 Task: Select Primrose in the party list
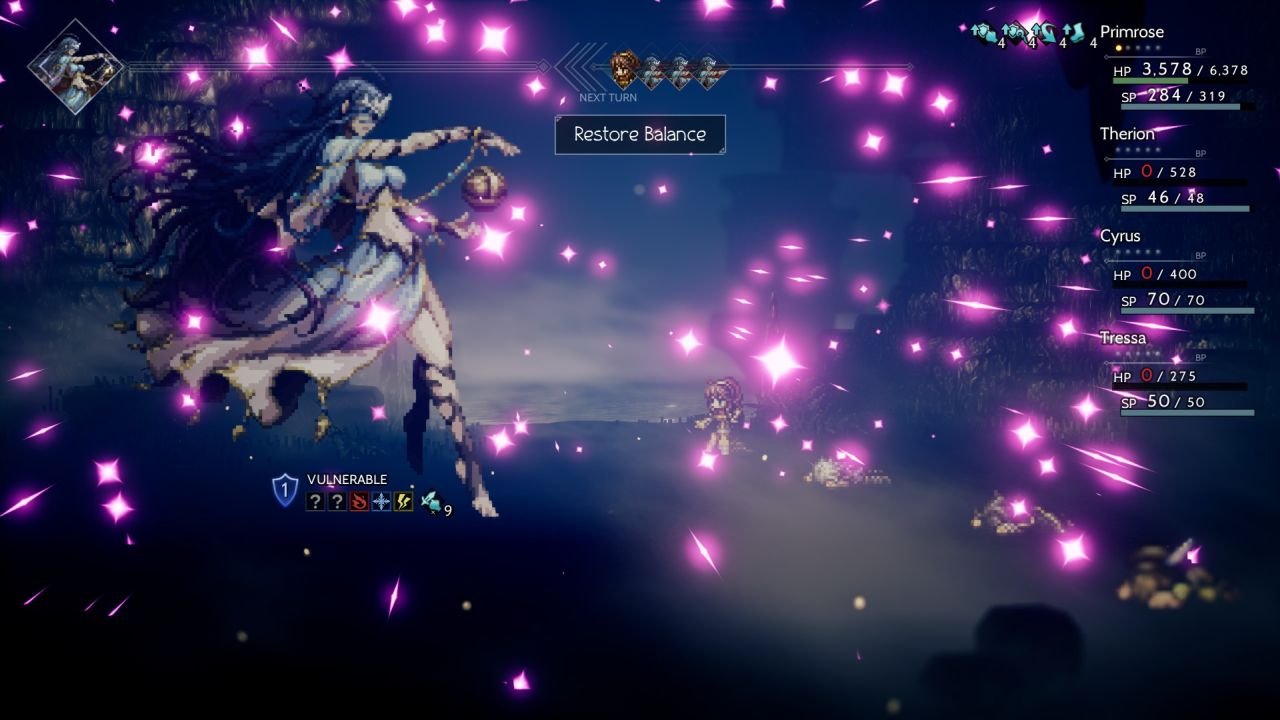click(x=1132, y=31)
